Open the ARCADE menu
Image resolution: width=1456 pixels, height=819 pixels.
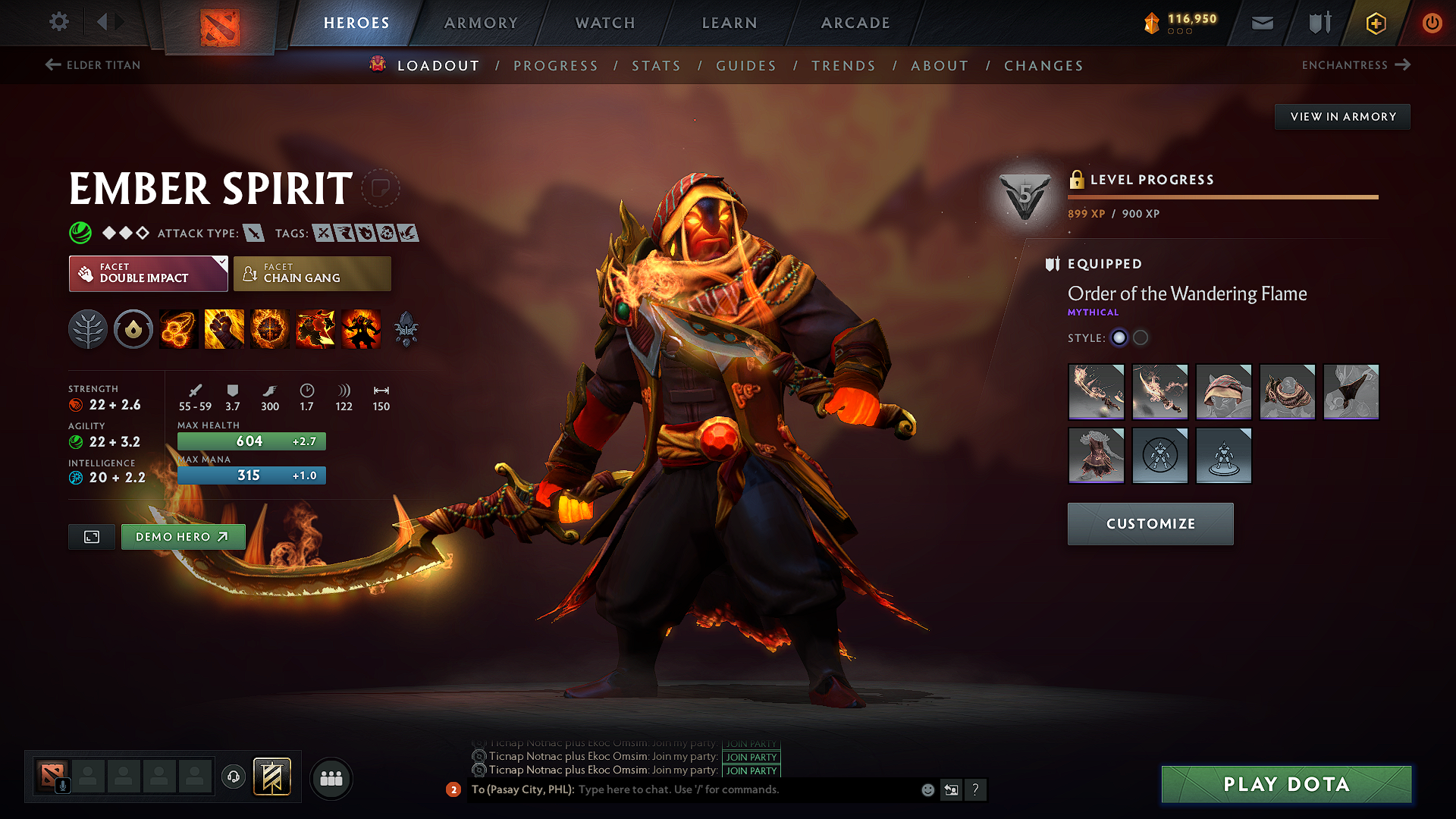coord(855,23)
